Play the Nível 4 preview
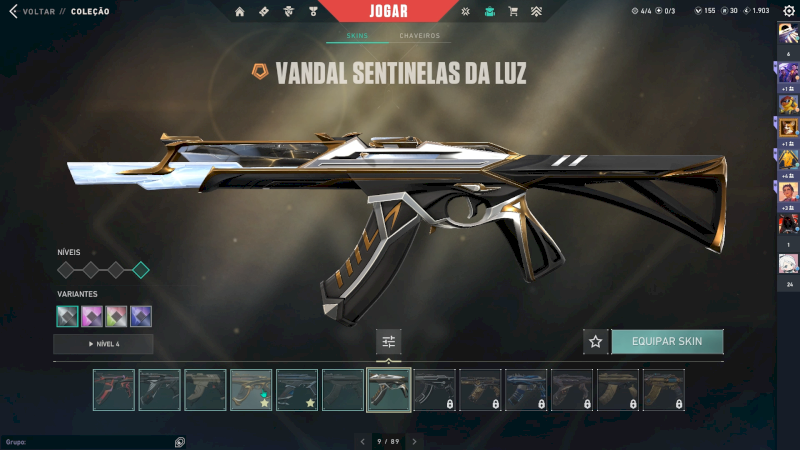Image resolution: width=800 pixels, height=450 pixels. (x=103, y=344)
